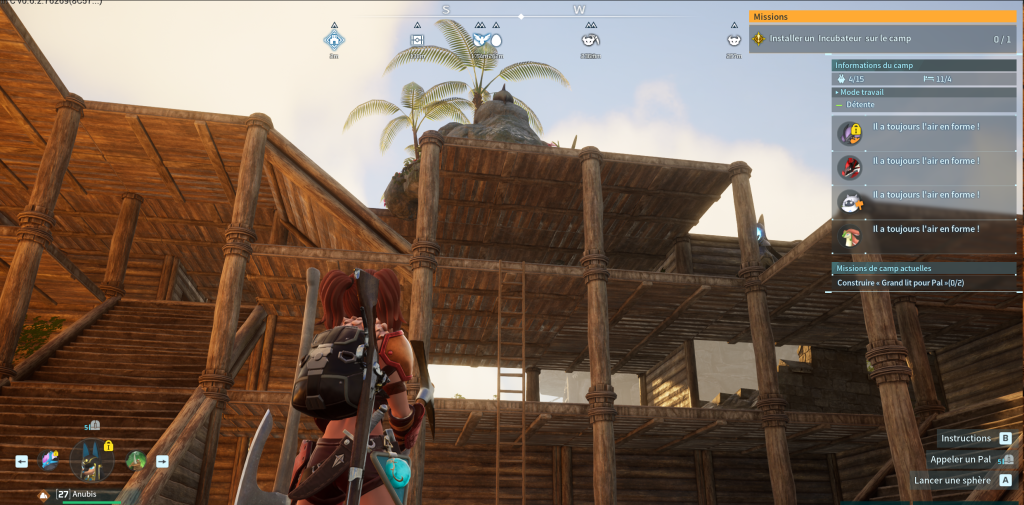Image resolution: width=1024 pixels, height=505 pixels.
Task: Choose the green pal right of Anubis
Action: coord(136,461)
